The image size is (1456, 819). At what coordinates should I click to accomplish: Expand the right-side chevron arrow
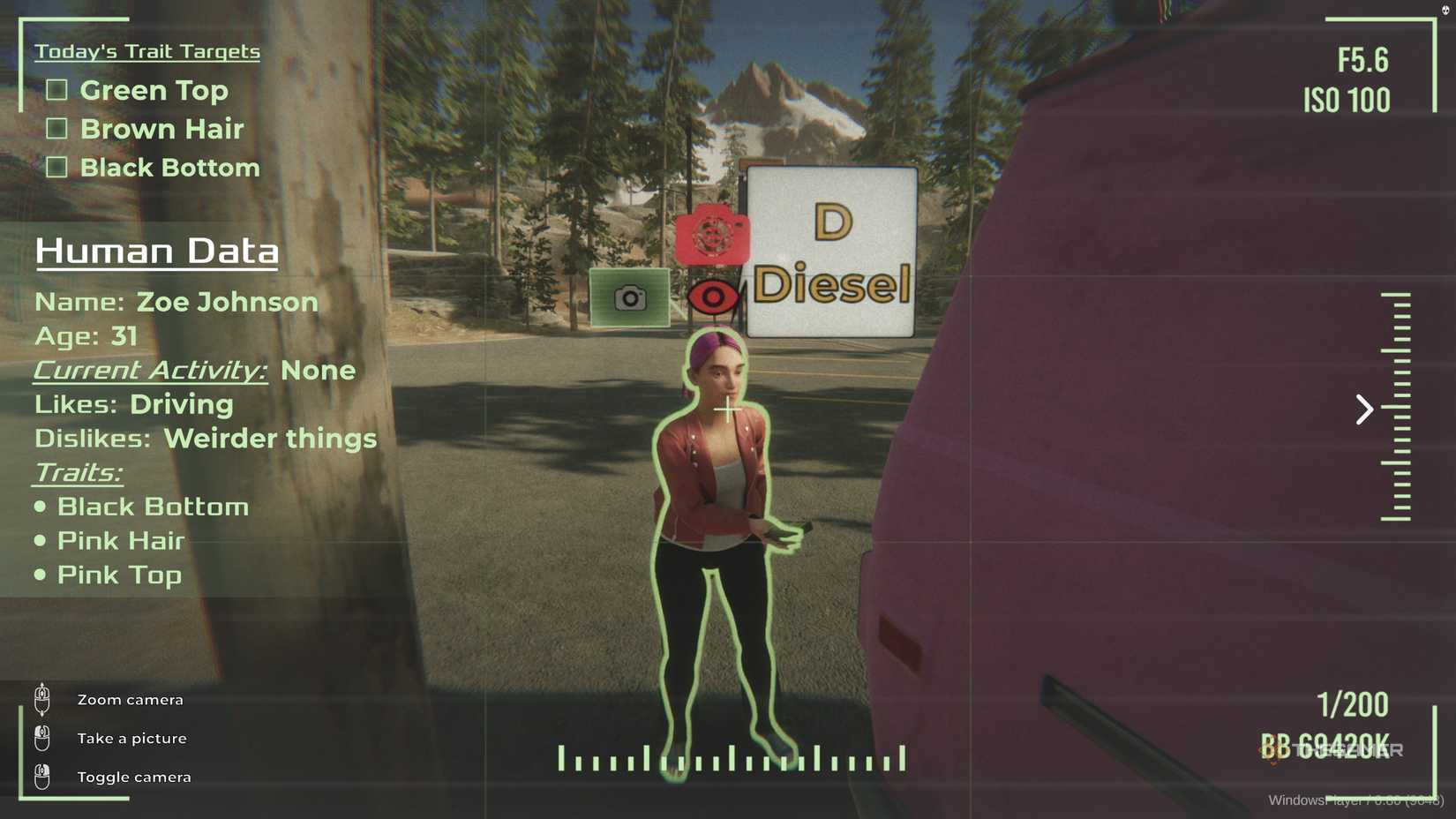[1363, 409]
